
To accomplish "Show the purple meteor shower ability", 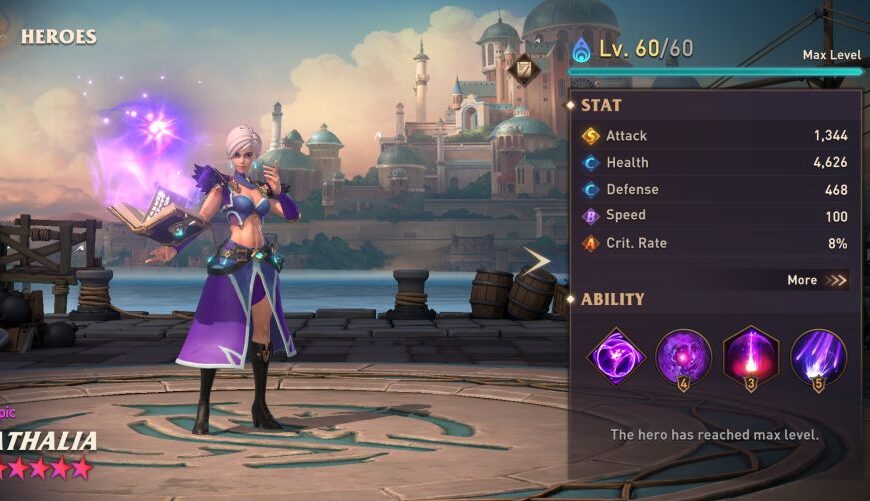I will pos(818,357).
